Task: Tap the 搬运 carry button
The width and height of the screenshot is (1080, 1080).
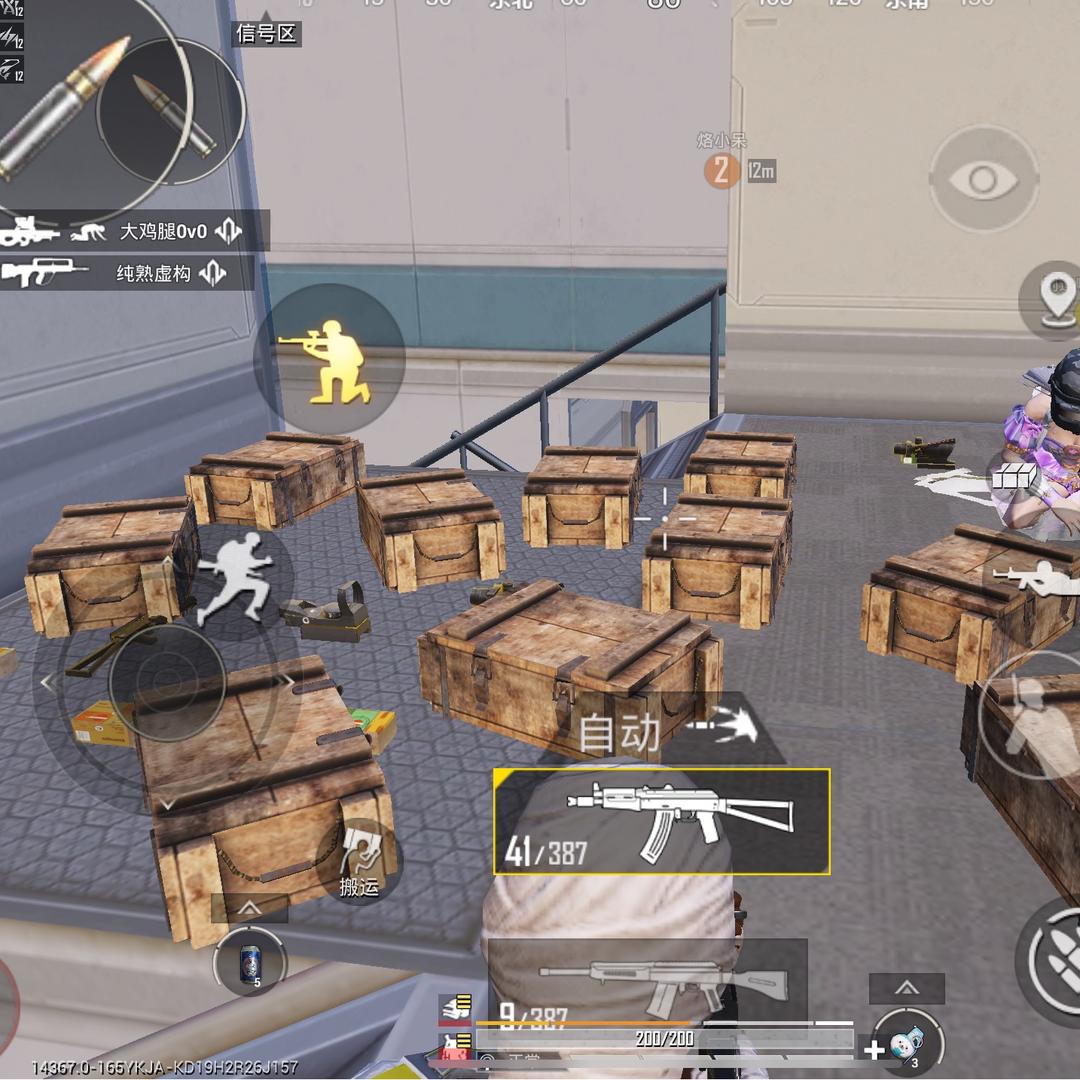Action: tap(358, 860)
